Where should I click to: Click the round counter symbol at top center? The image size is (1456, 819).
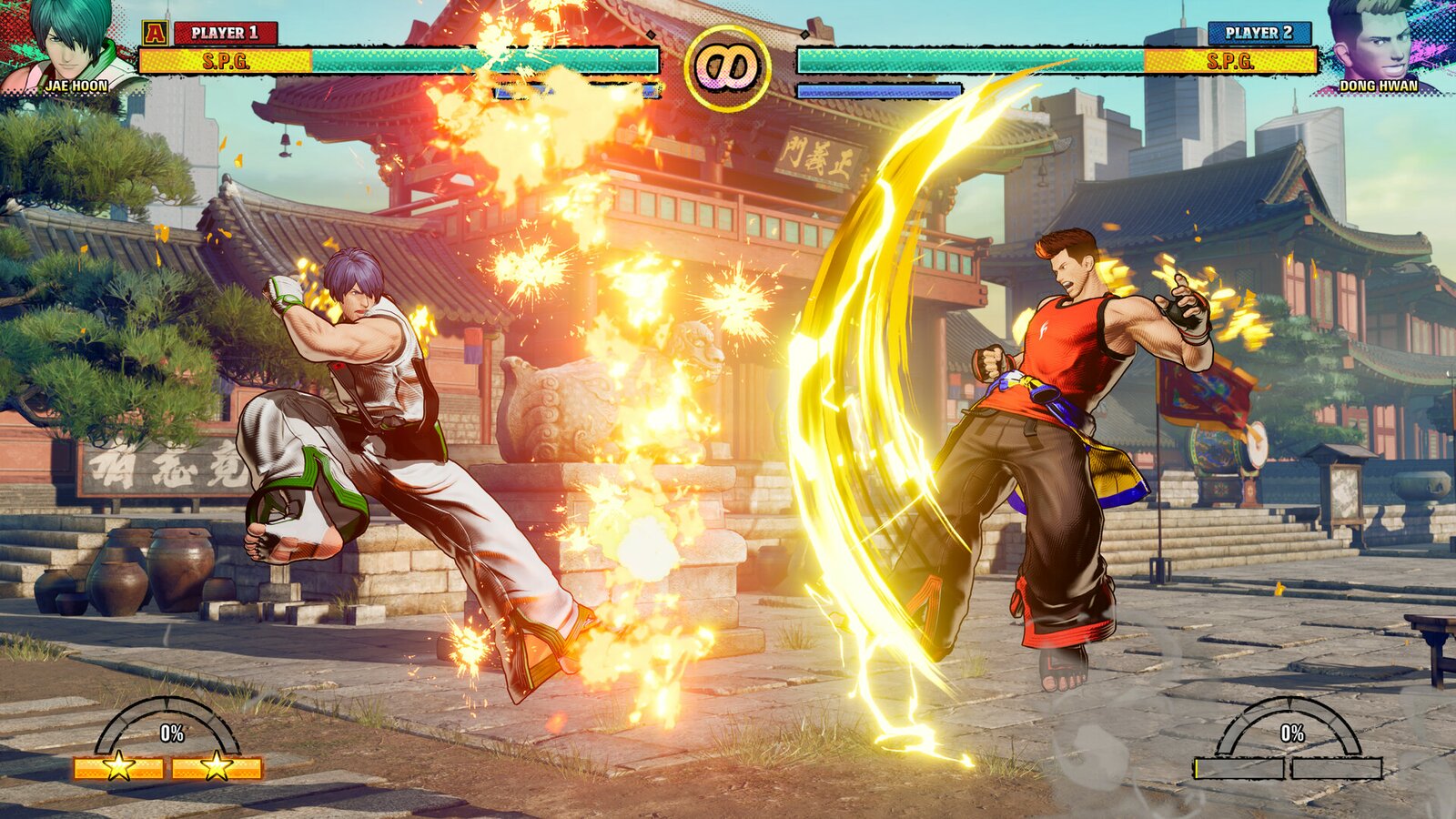[728, 64]
